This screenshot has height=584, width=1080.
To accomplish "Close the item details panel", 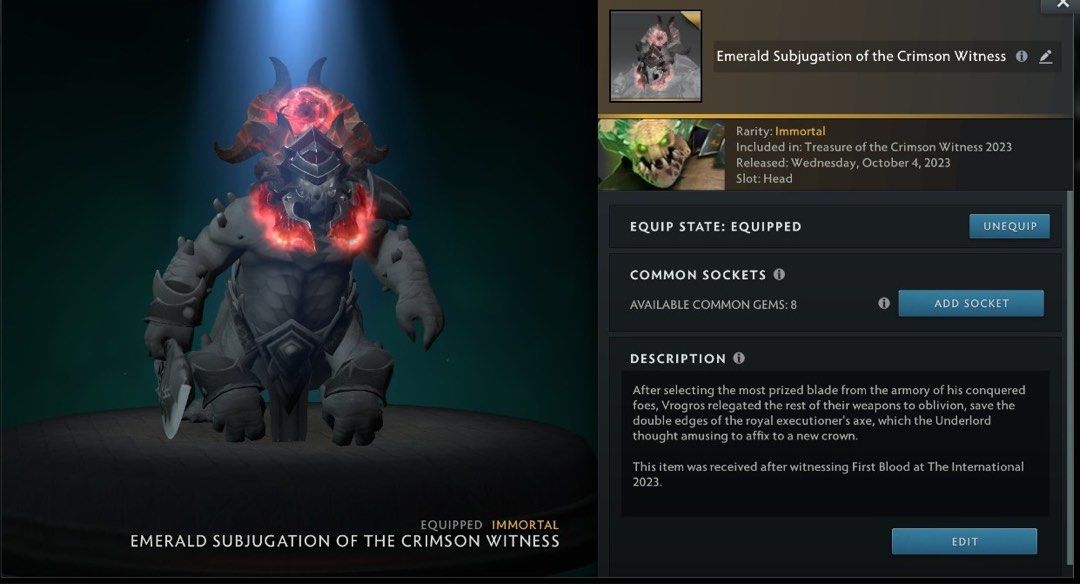I will click(1061, 5).
